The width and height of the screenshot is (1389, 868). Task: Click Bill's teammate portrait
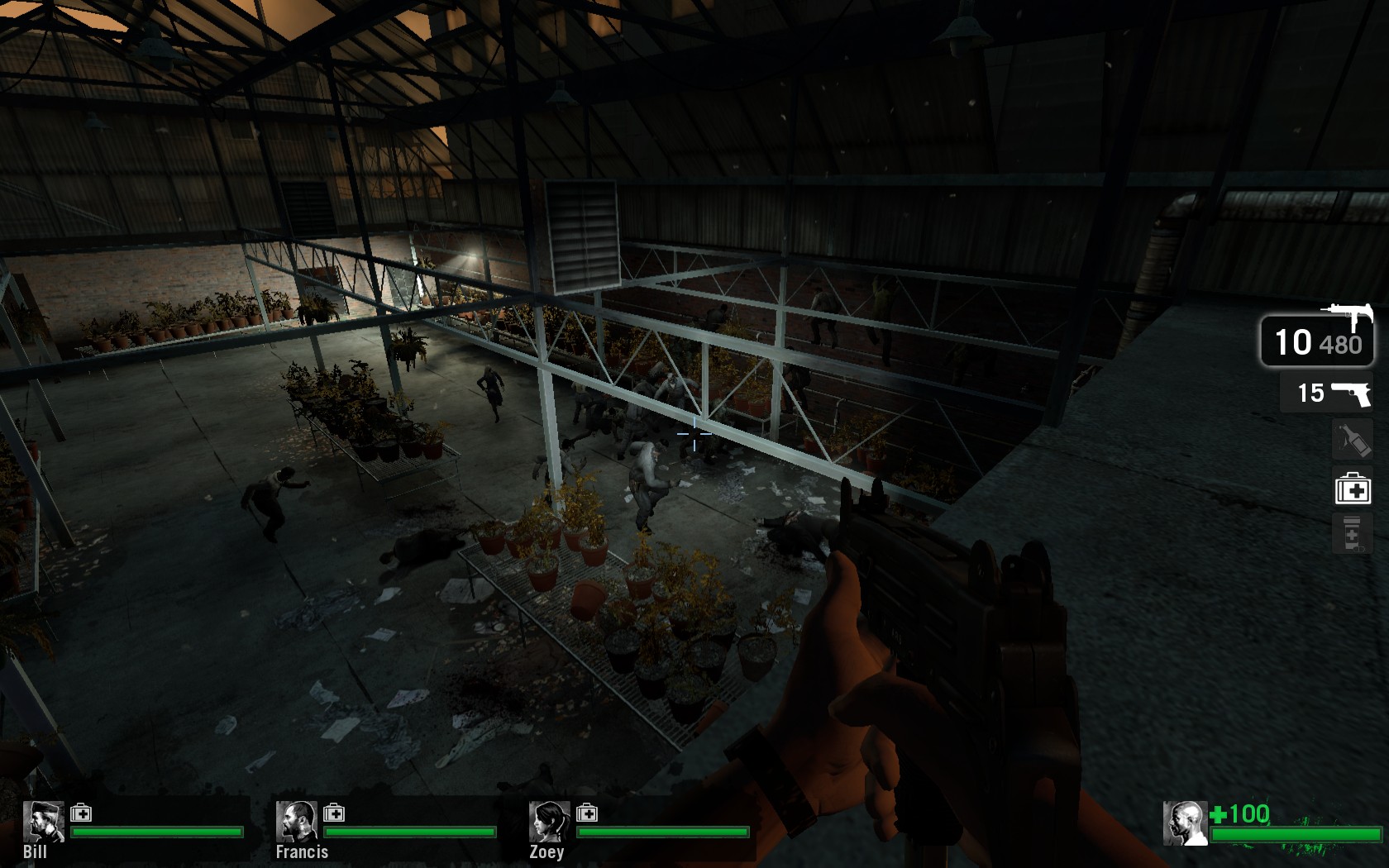click(43, 821)
